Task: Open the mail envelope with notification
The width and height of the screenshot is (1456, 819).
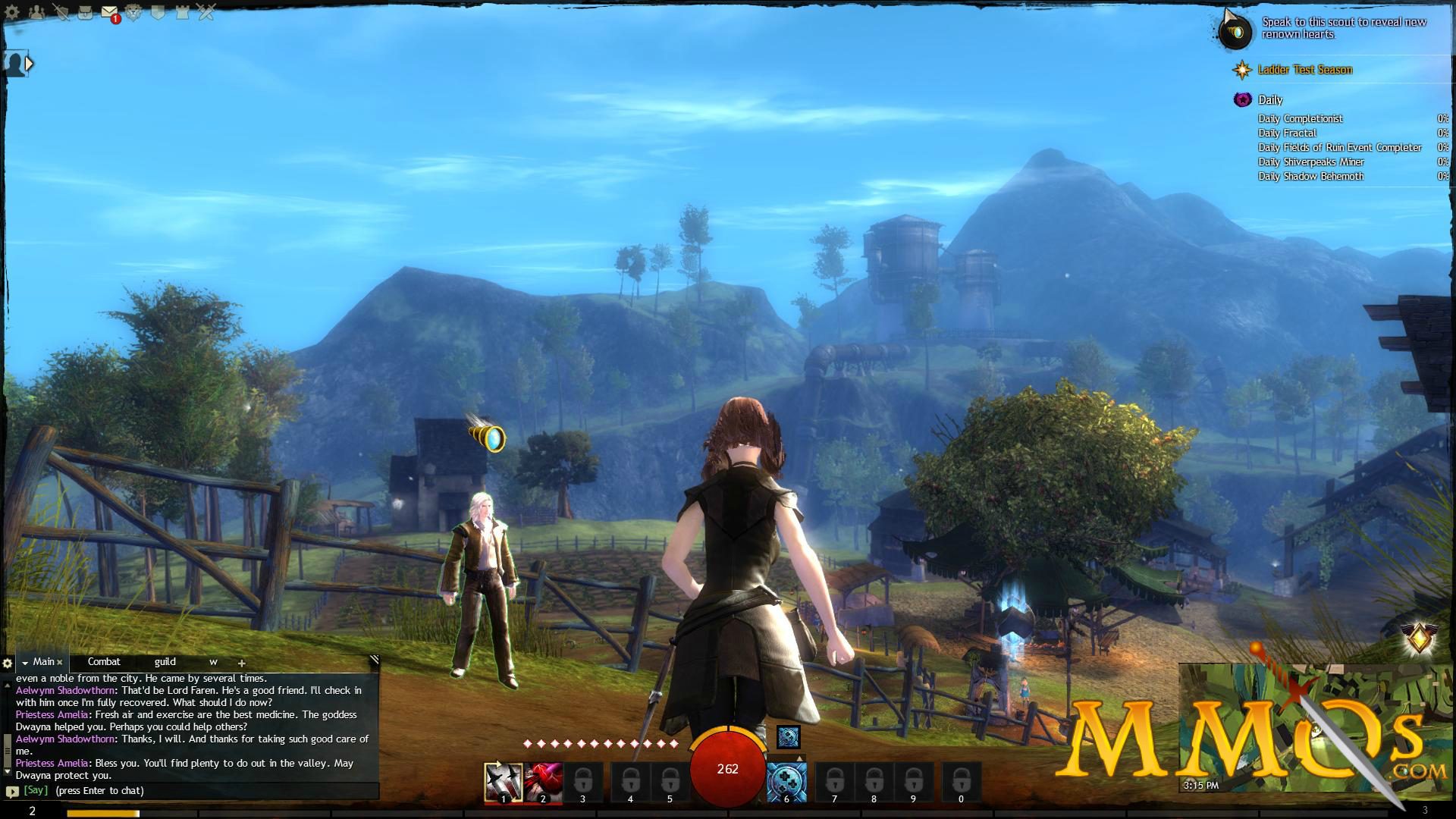Action: (110, 11)
